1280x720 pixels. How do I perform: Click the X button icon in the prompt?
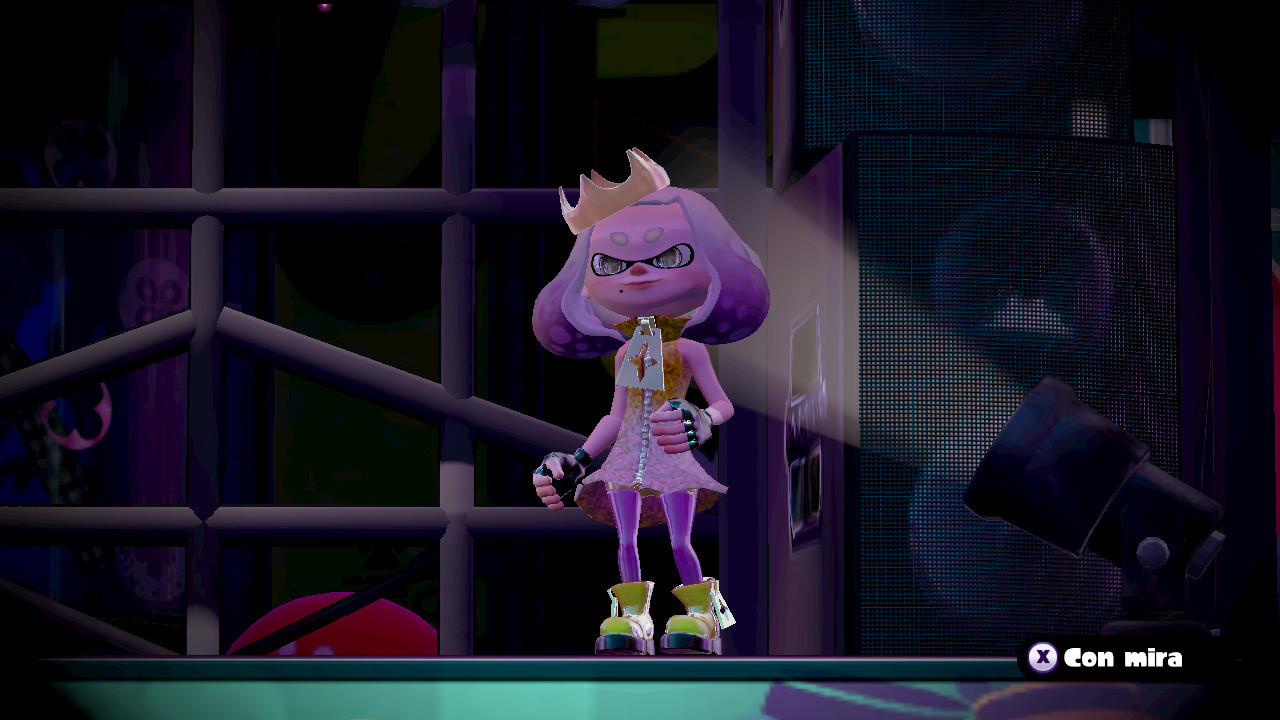coord(1043,659)
